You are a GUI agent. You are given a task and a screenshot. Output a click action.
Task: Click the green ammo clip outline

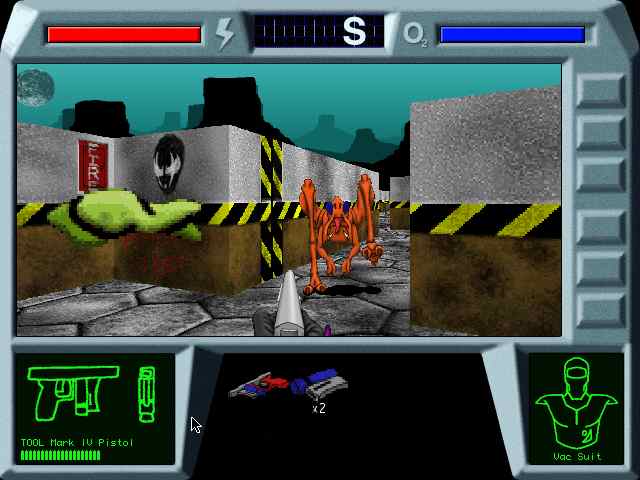147,394
